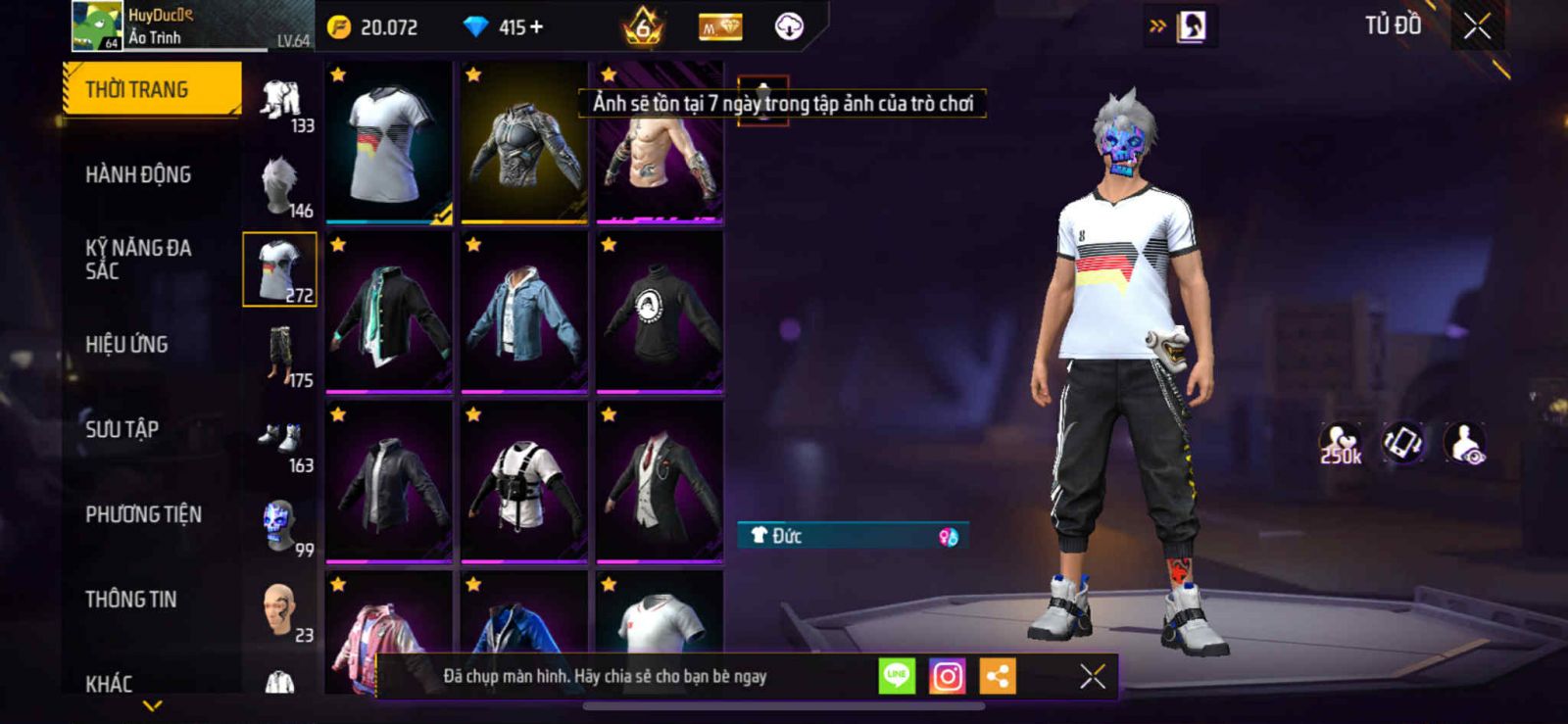Equip the blue denim jacket
This screenshot has width=1568, height=724.
(x=524, y=312)
